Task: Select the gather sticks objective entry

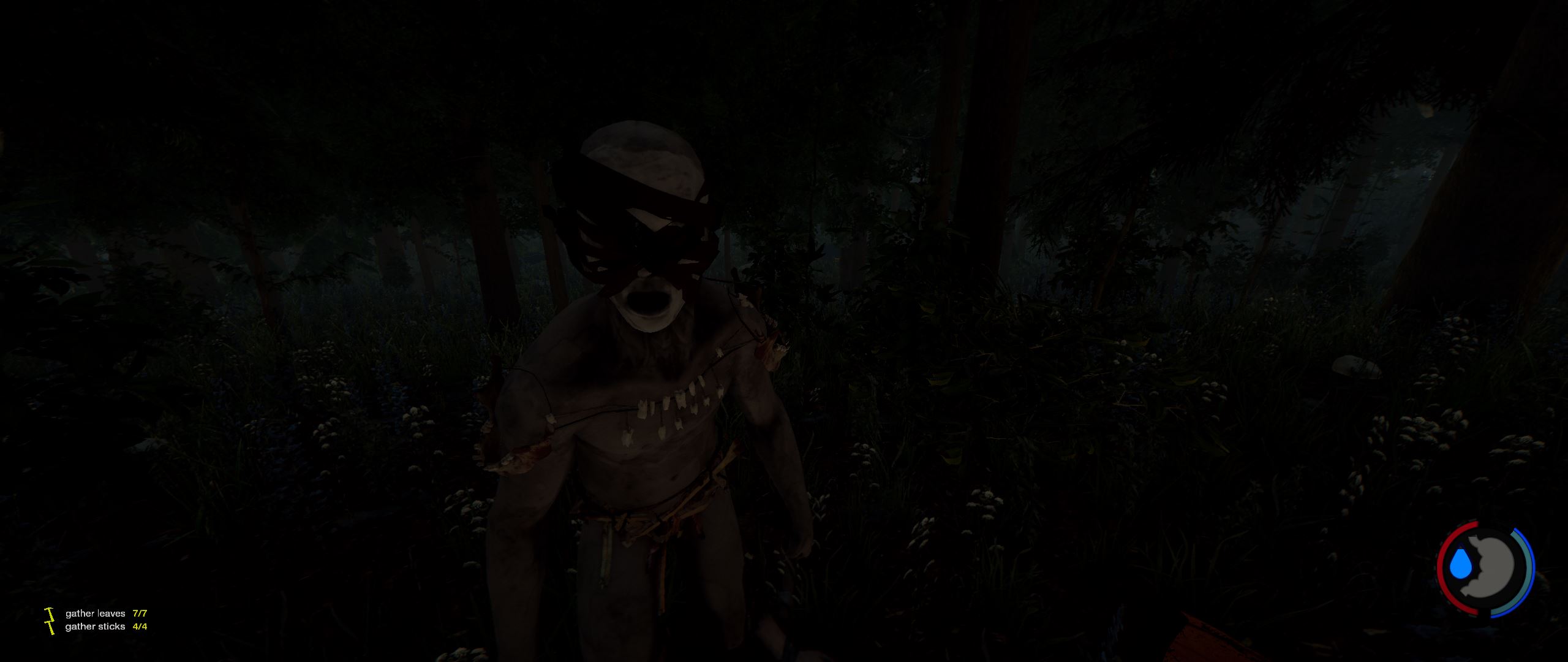Action: click(x=96, y=626)
